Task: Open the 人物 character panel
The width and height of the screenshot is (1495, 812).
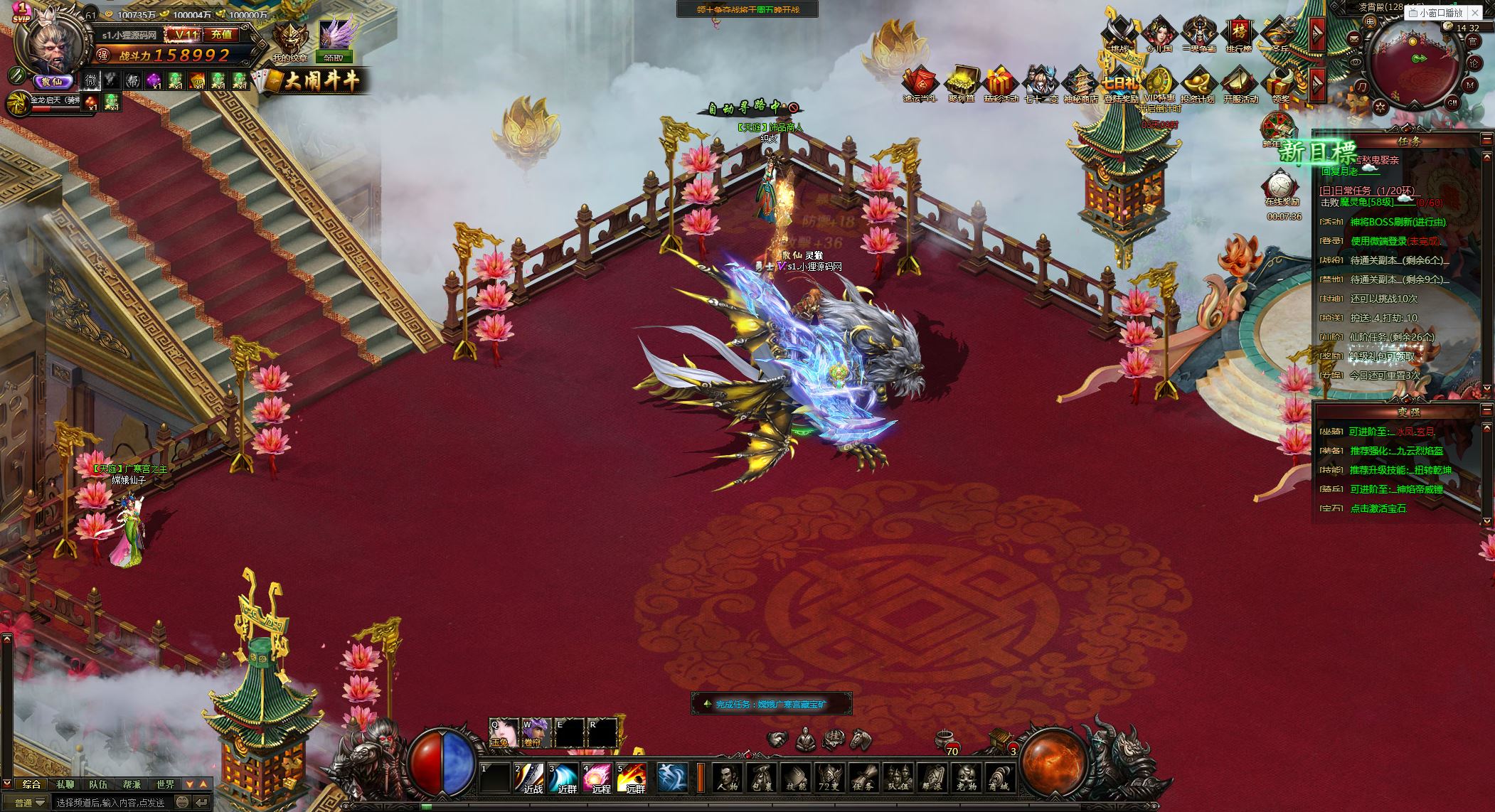Action: (726, 777)
